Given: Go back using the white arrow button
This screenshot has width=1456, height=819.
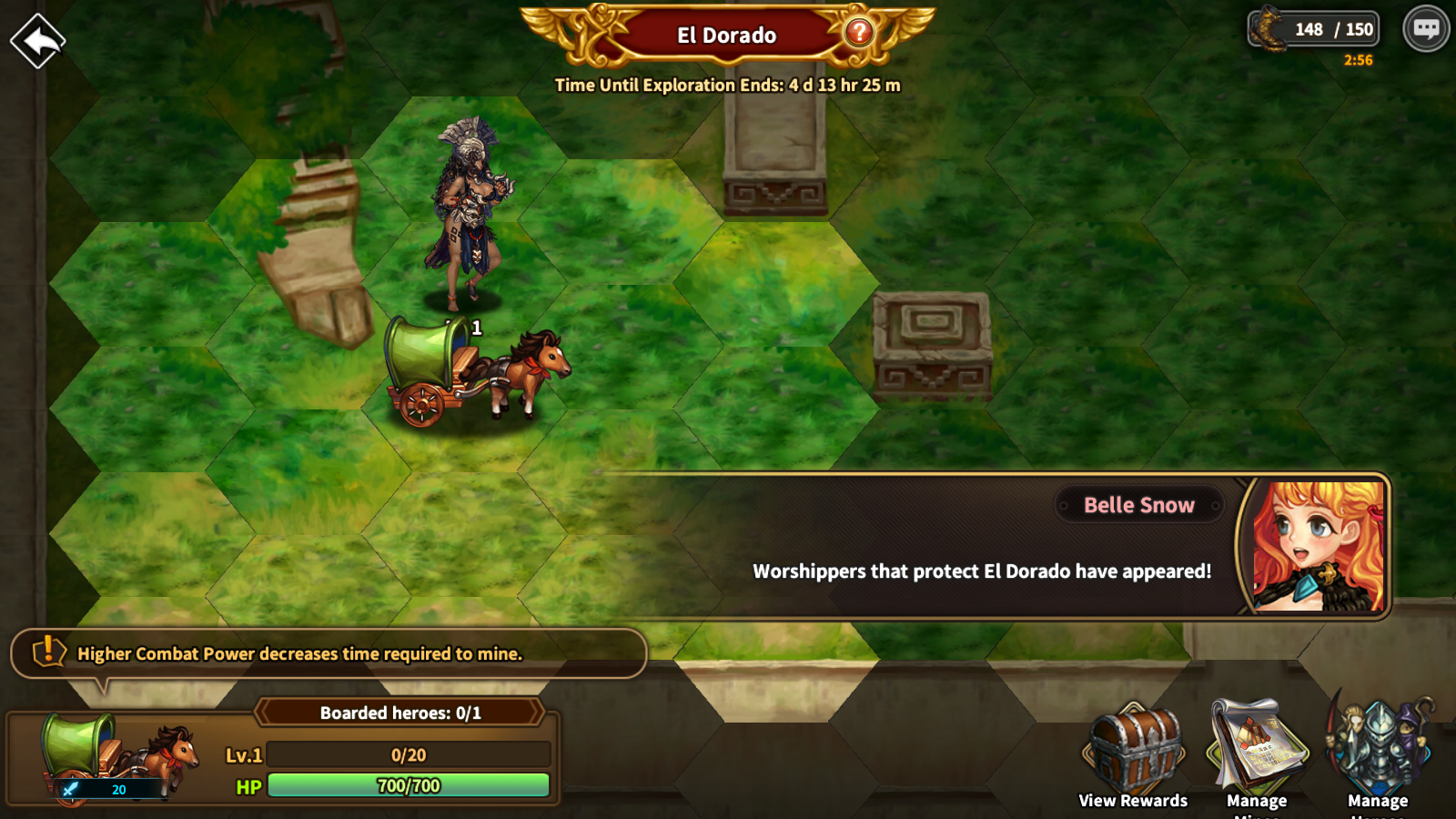Looking at the screenshot, I should pos(37,41).
